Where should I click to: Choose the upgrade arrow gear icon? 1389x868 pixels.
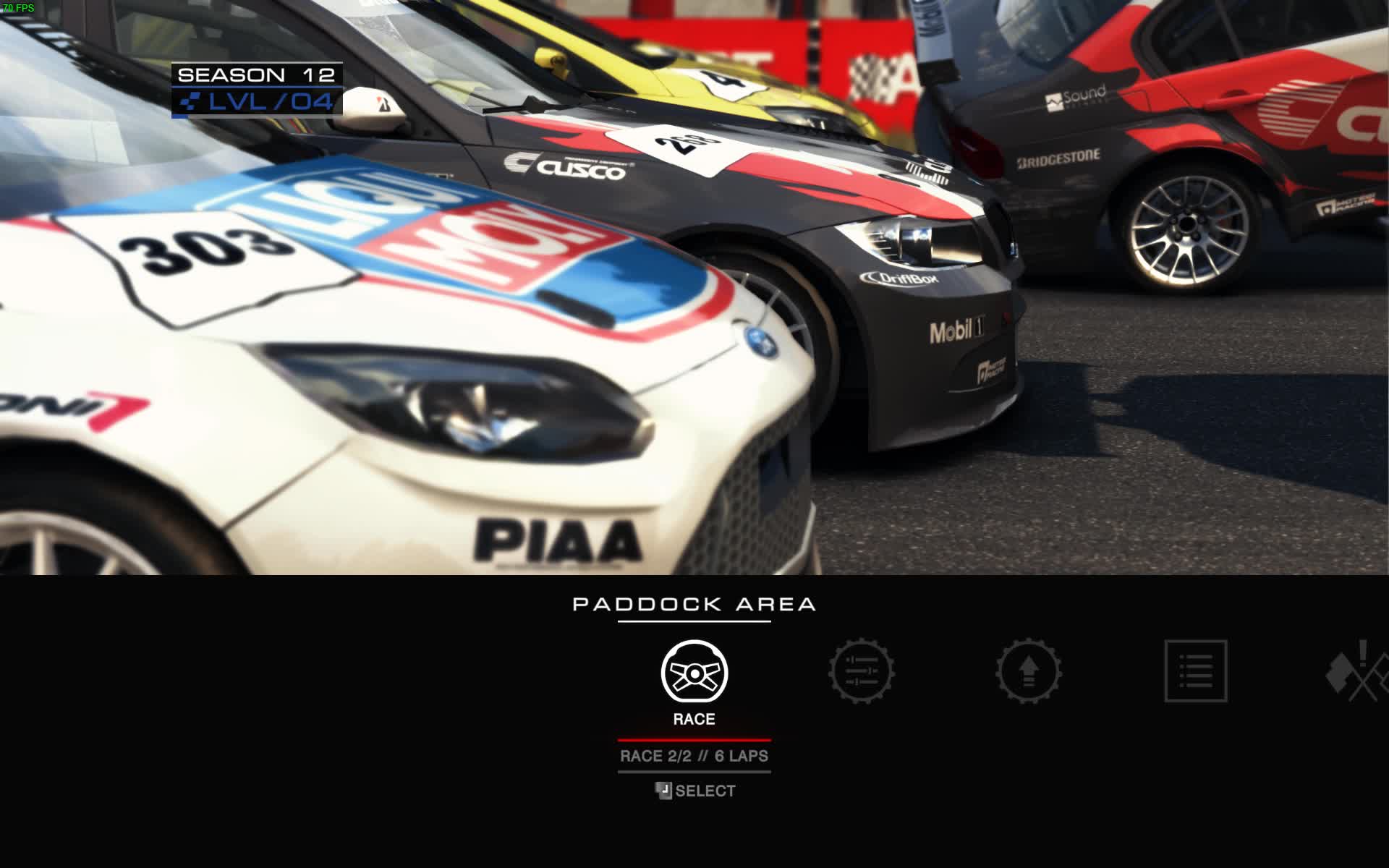pyautogui.click(x=1028, y=671)
